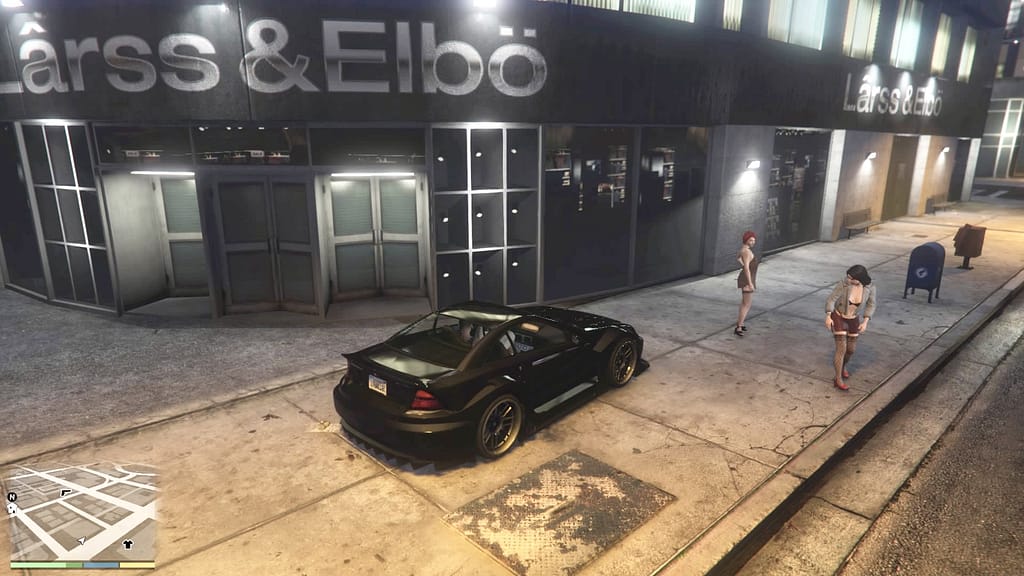Select the player arrow on the minimap

pos(81,541)
